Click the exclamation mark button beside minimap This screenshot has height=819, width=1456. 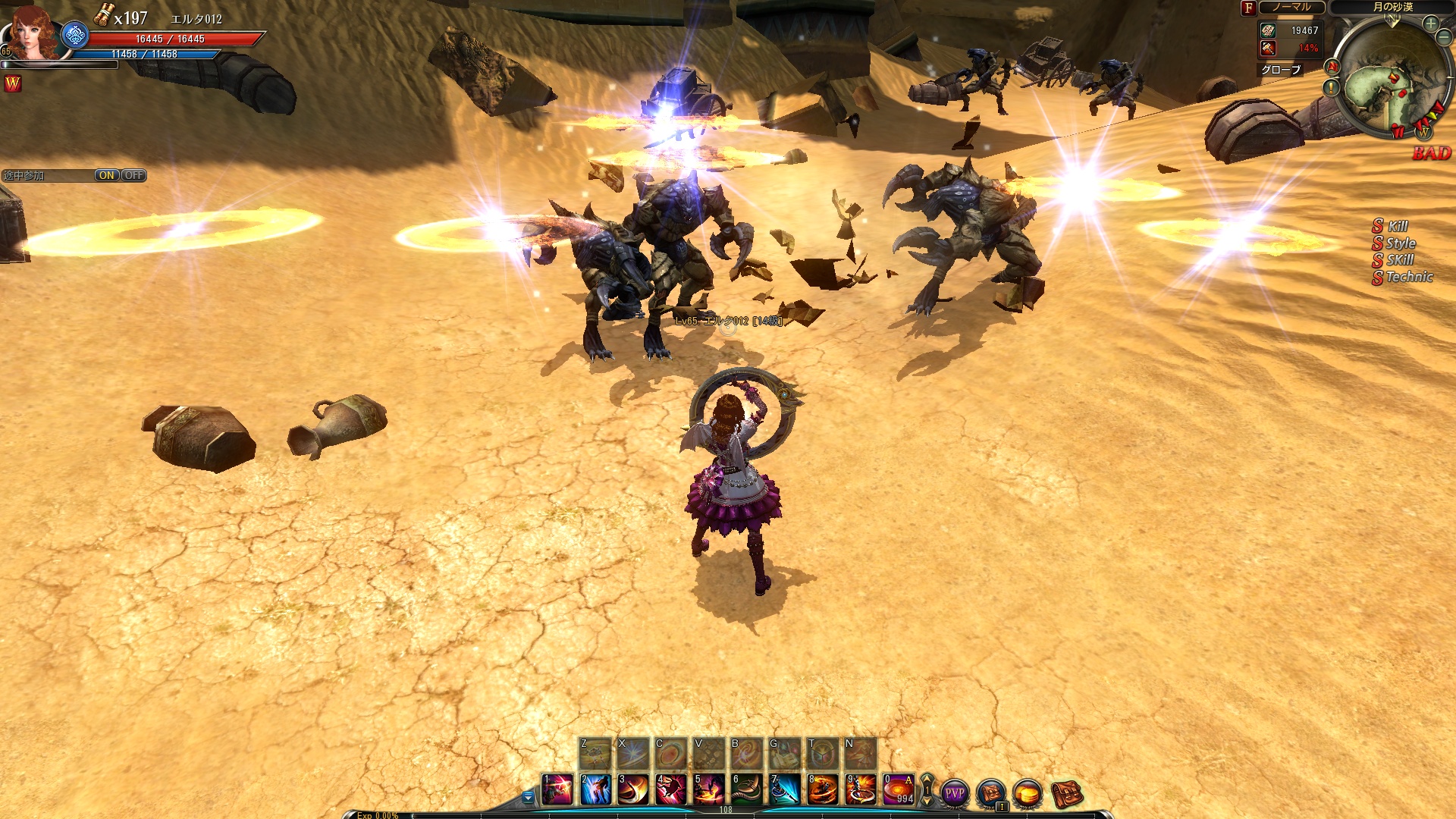pyautogui.click(x=1331, y=88)
